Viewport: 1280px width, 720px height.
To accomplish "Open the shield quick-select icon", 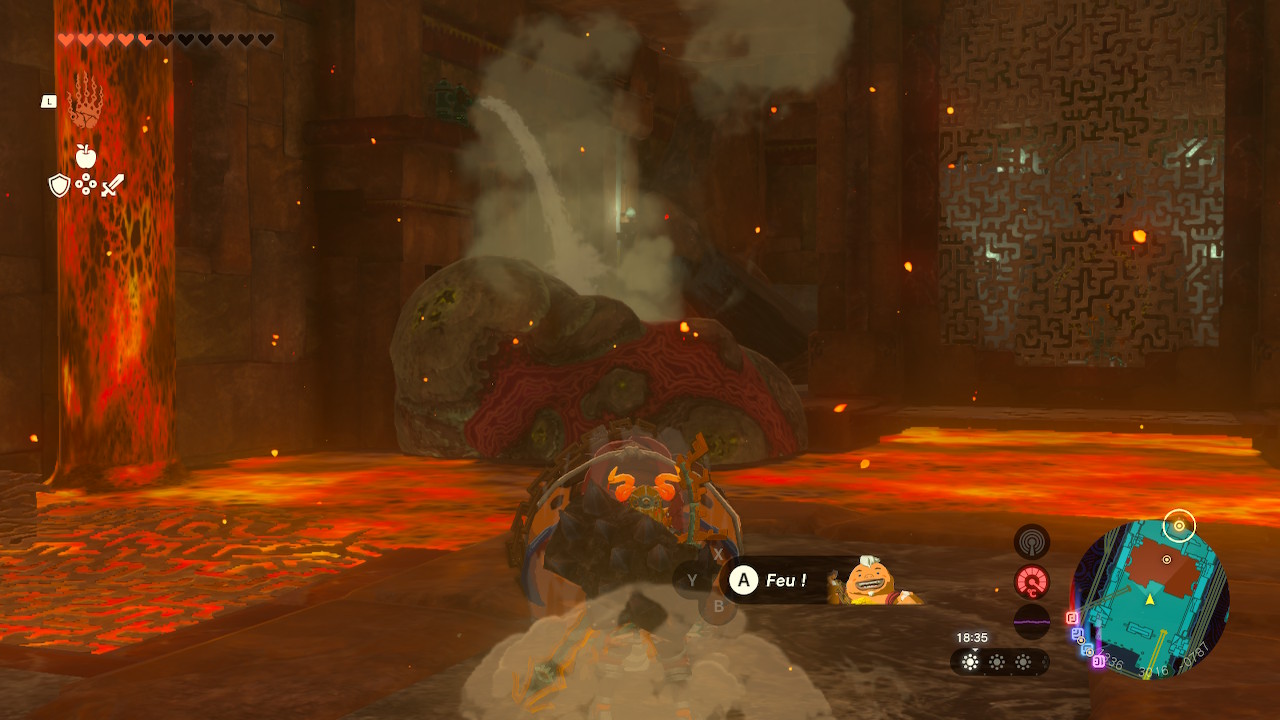I will click(x=59, y=185).
